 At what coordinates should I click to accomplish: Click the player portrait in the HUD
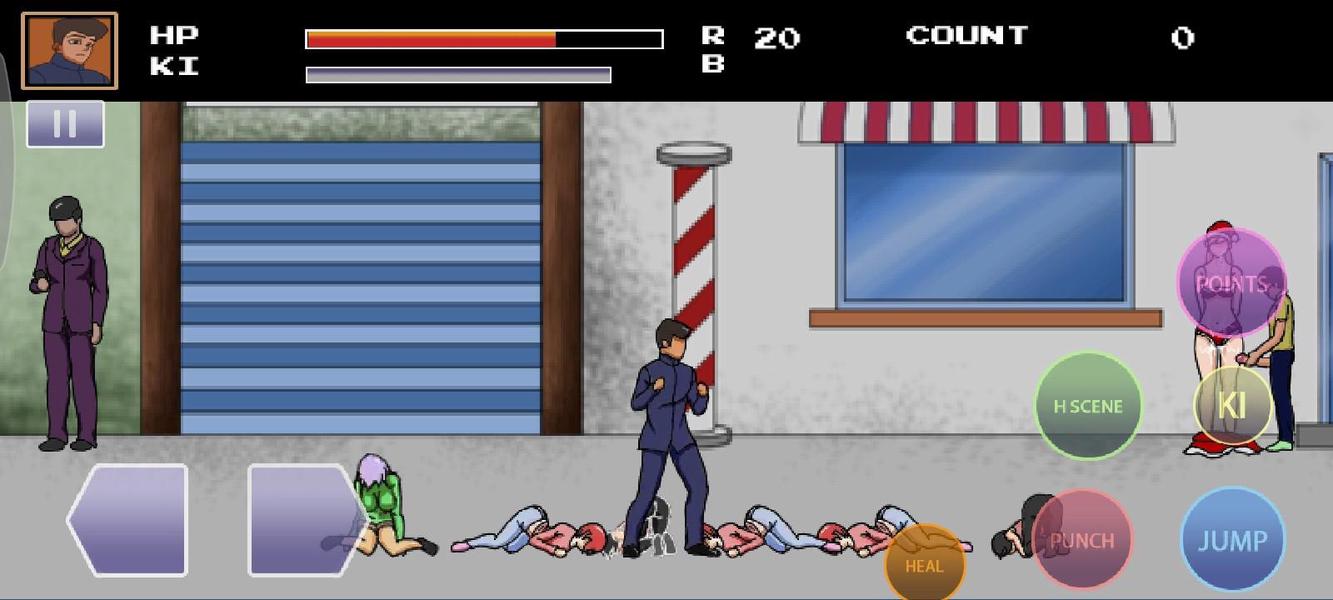[70, 50]
